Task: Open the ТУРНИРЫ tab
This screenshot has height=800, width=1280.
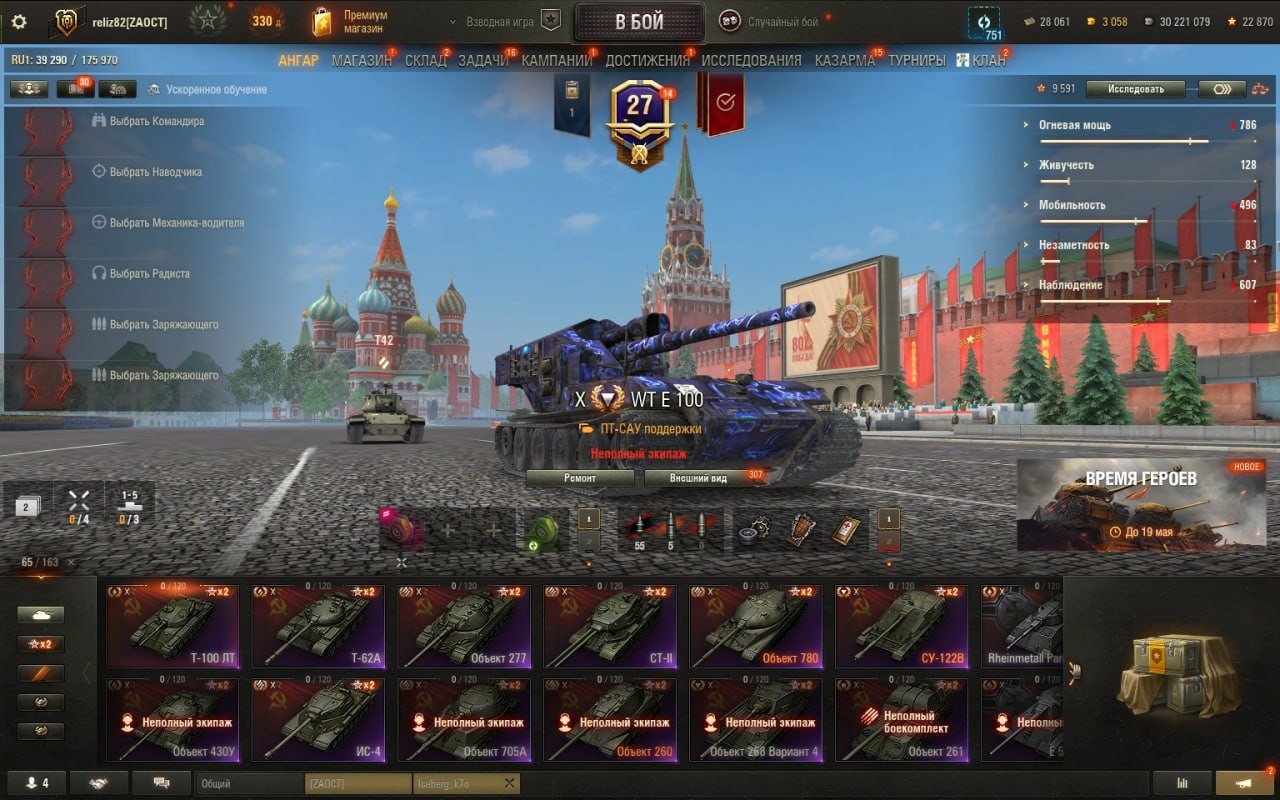Action: (x=916, y=60)
